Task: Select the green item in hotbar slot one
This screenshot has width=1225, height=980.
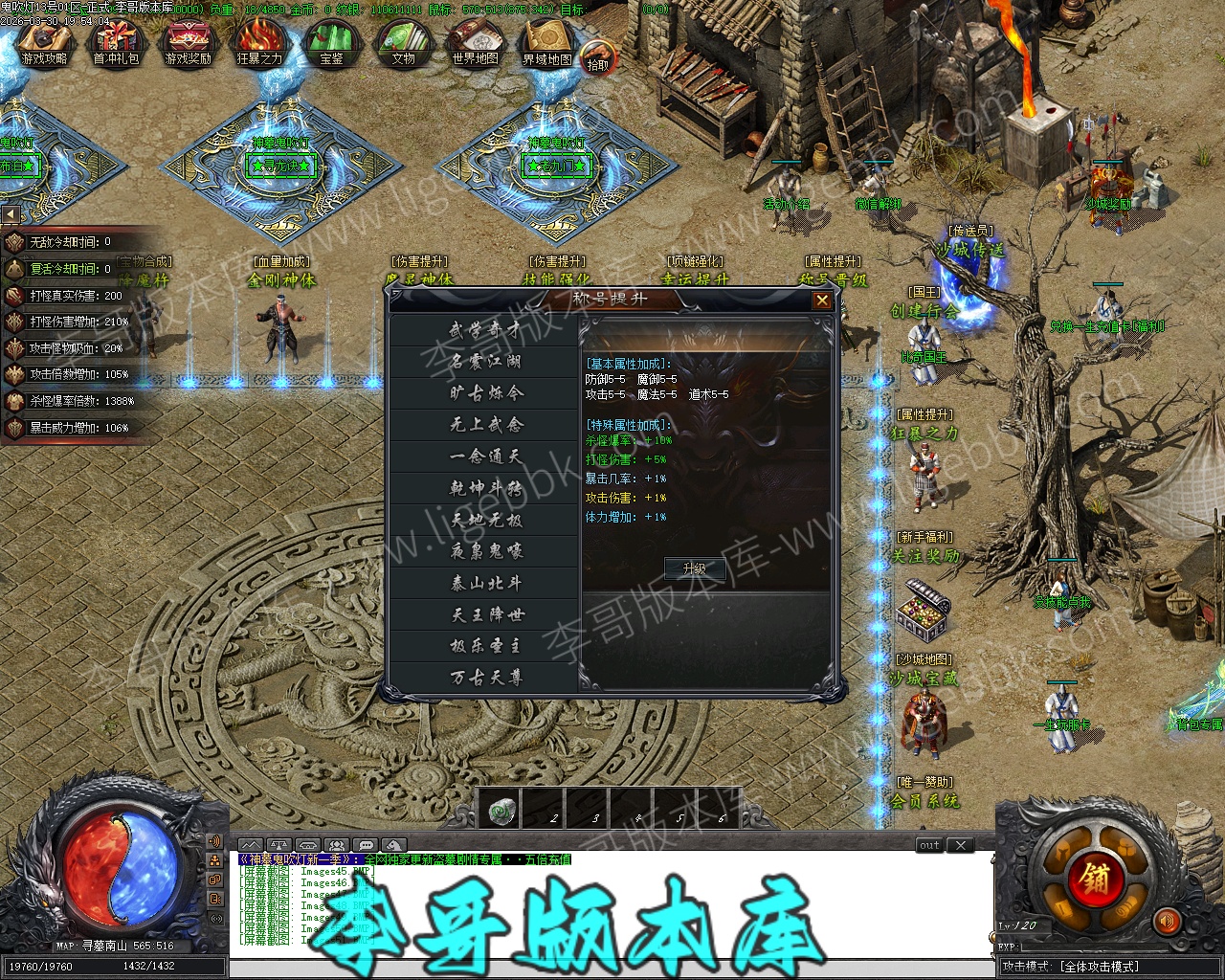Action: (499, 810)
